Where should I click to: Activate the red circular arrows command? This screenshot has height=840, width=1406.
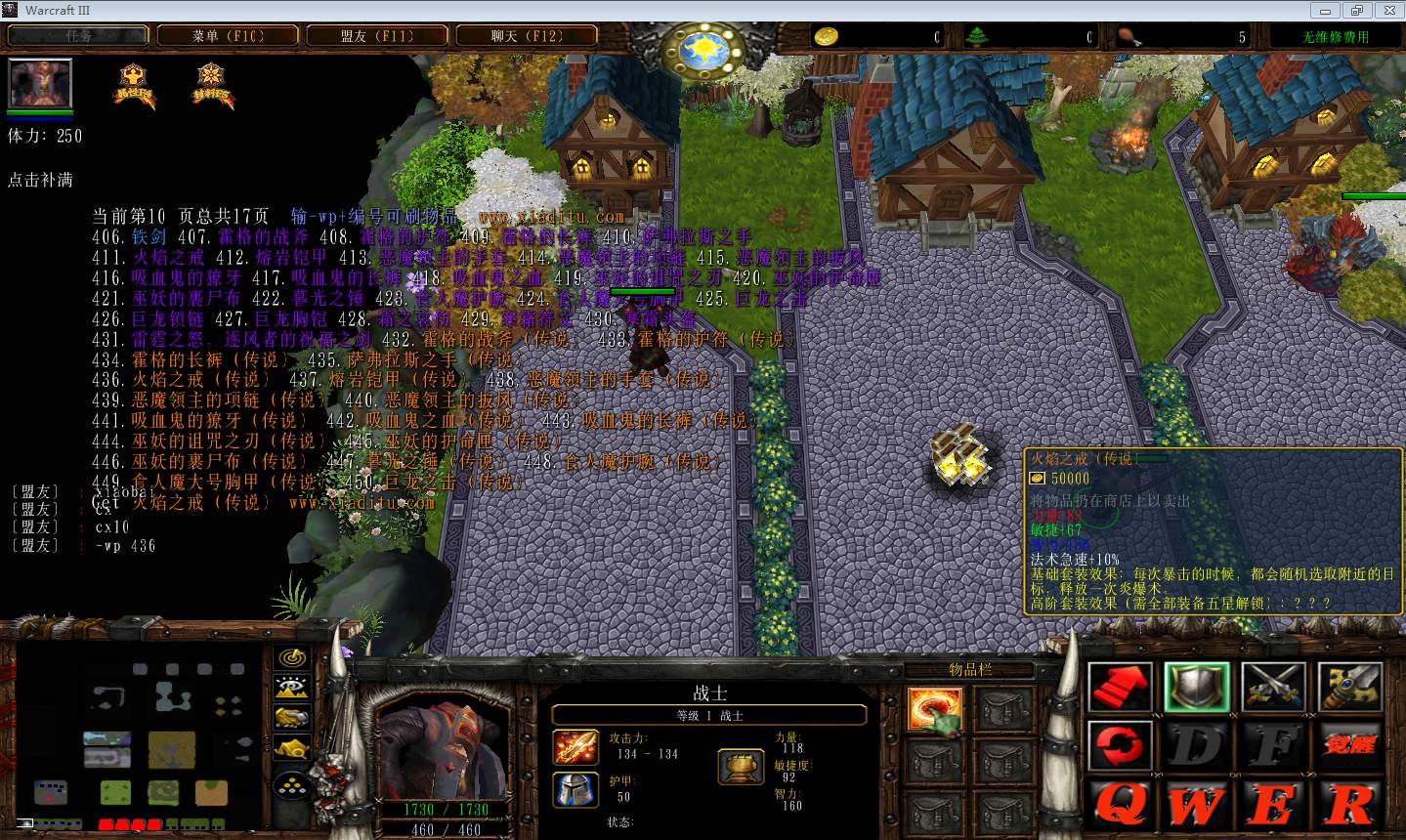pyautogui.click(x=1120, y=747)
